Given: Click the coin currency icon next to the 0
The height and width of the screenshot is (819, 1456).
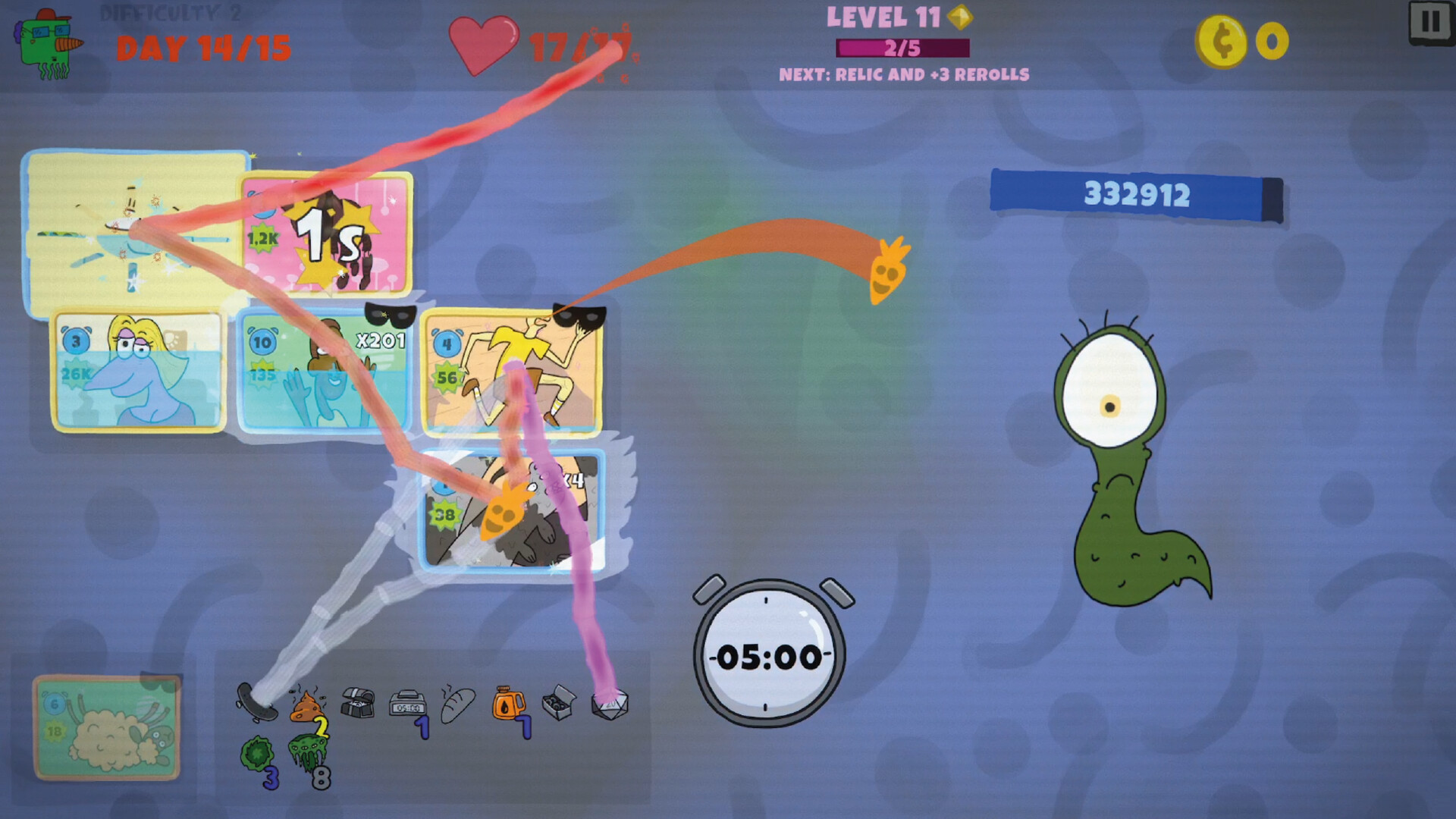Looking at the screenshot, I should point(1222,42).
